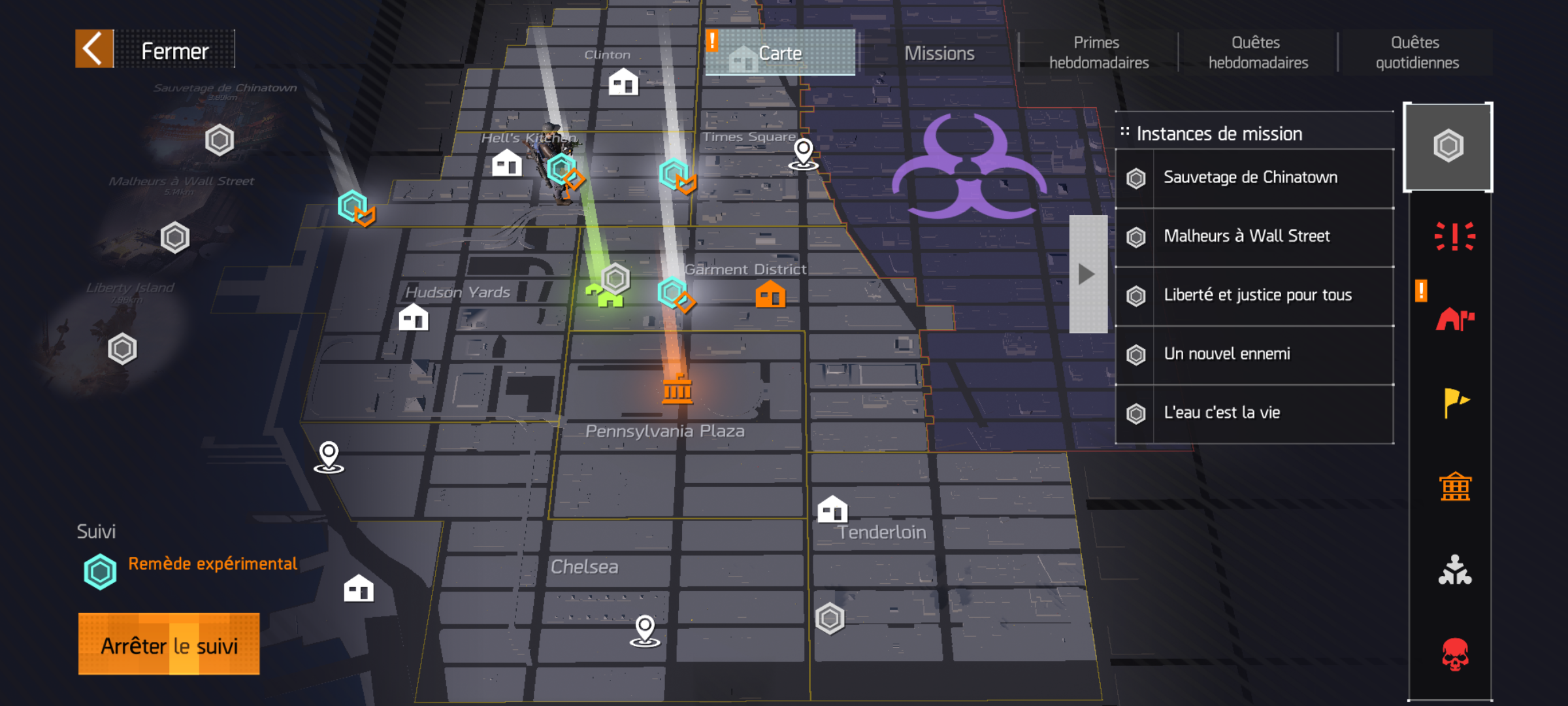Select the red skull filter icon
The image size is (1568, 706).
pos(1454,654)
